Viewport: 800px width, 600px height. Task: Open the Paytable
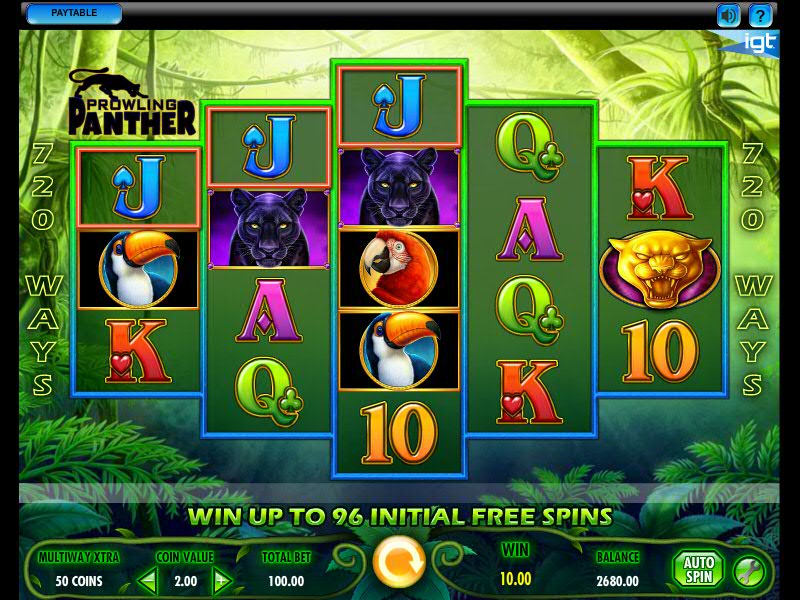pos(73,13)
